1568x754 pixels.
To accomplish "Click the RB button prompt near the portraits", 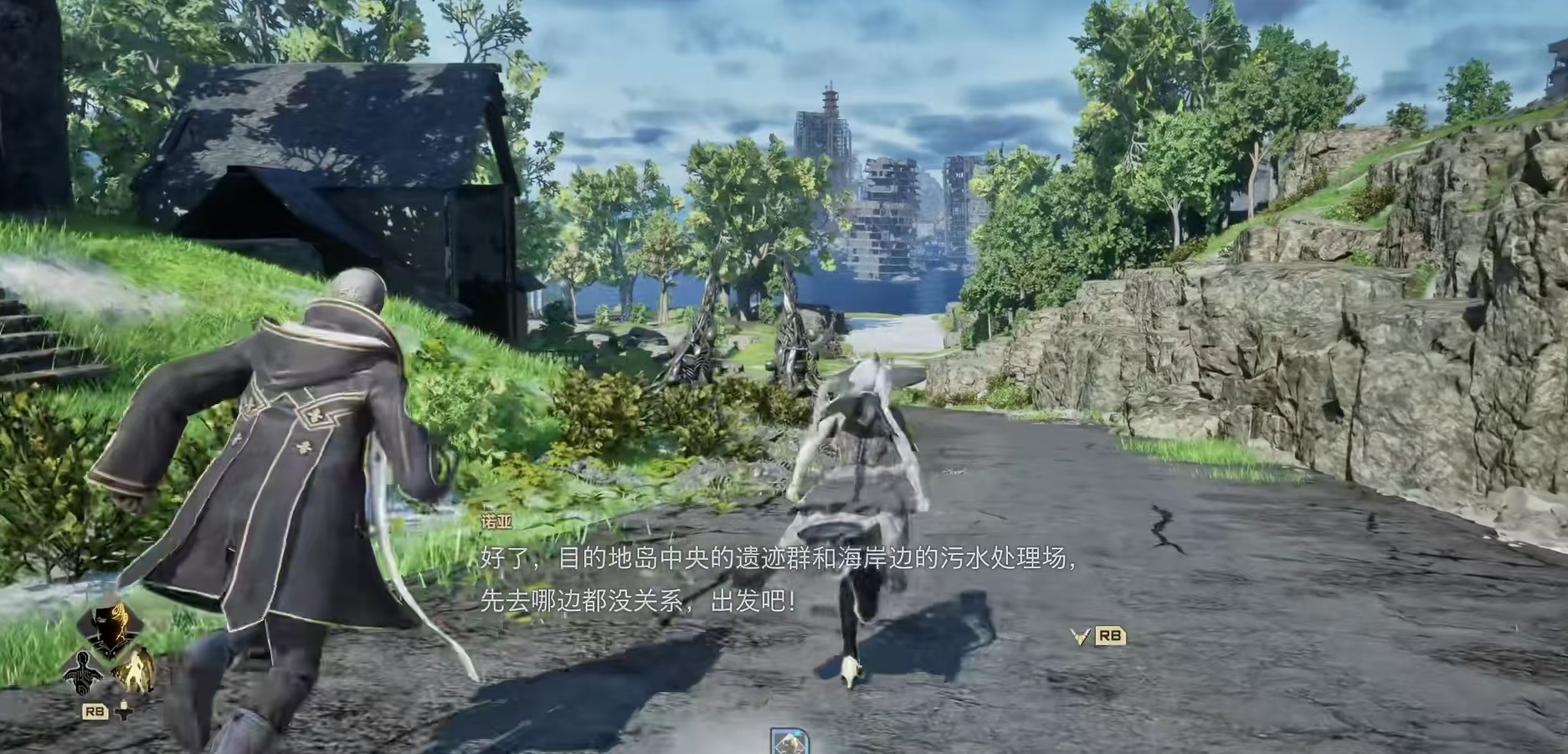I will coord(95,711).
